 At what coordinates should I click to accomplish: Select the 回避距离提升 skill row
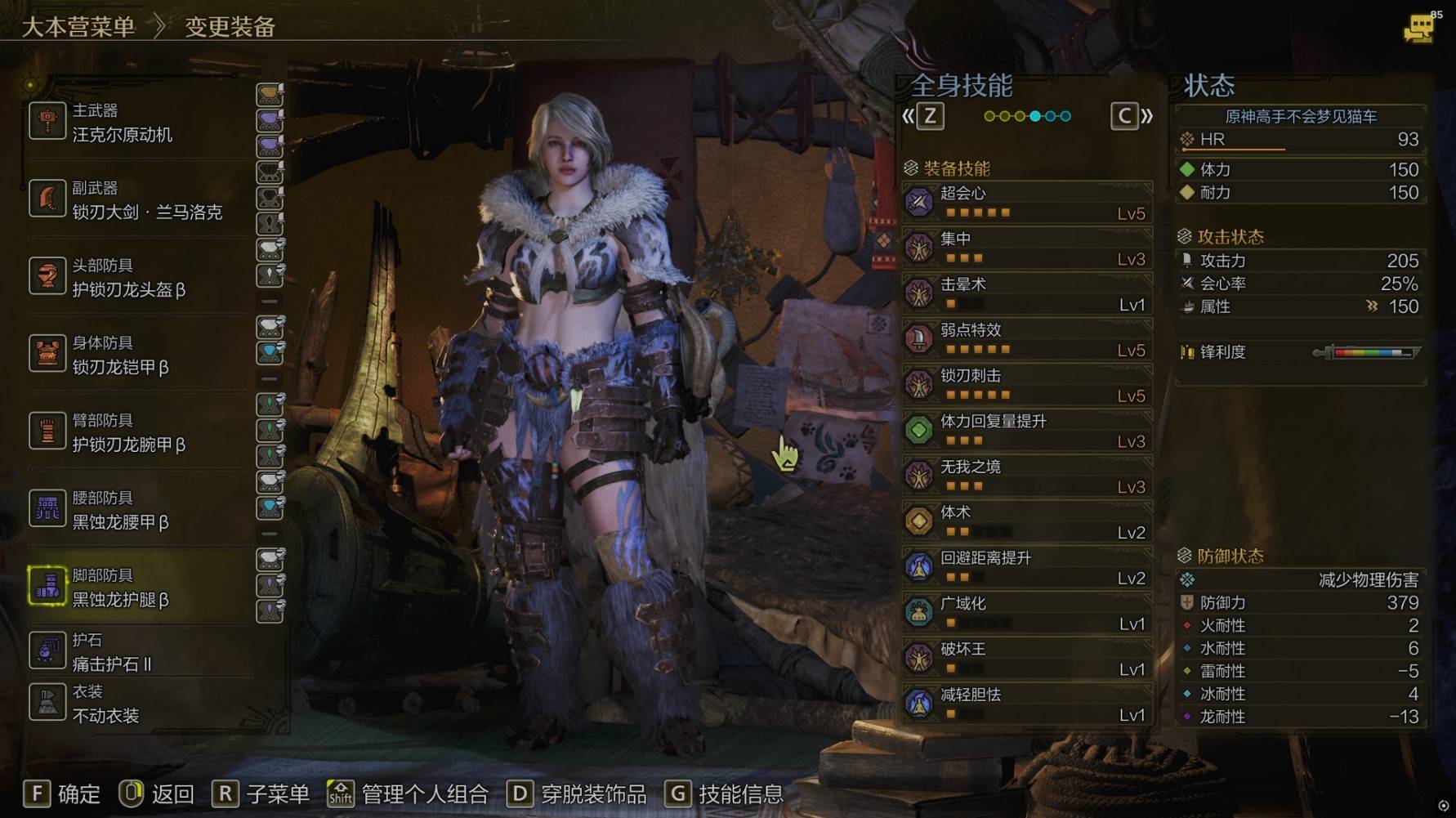(1028, 567)
